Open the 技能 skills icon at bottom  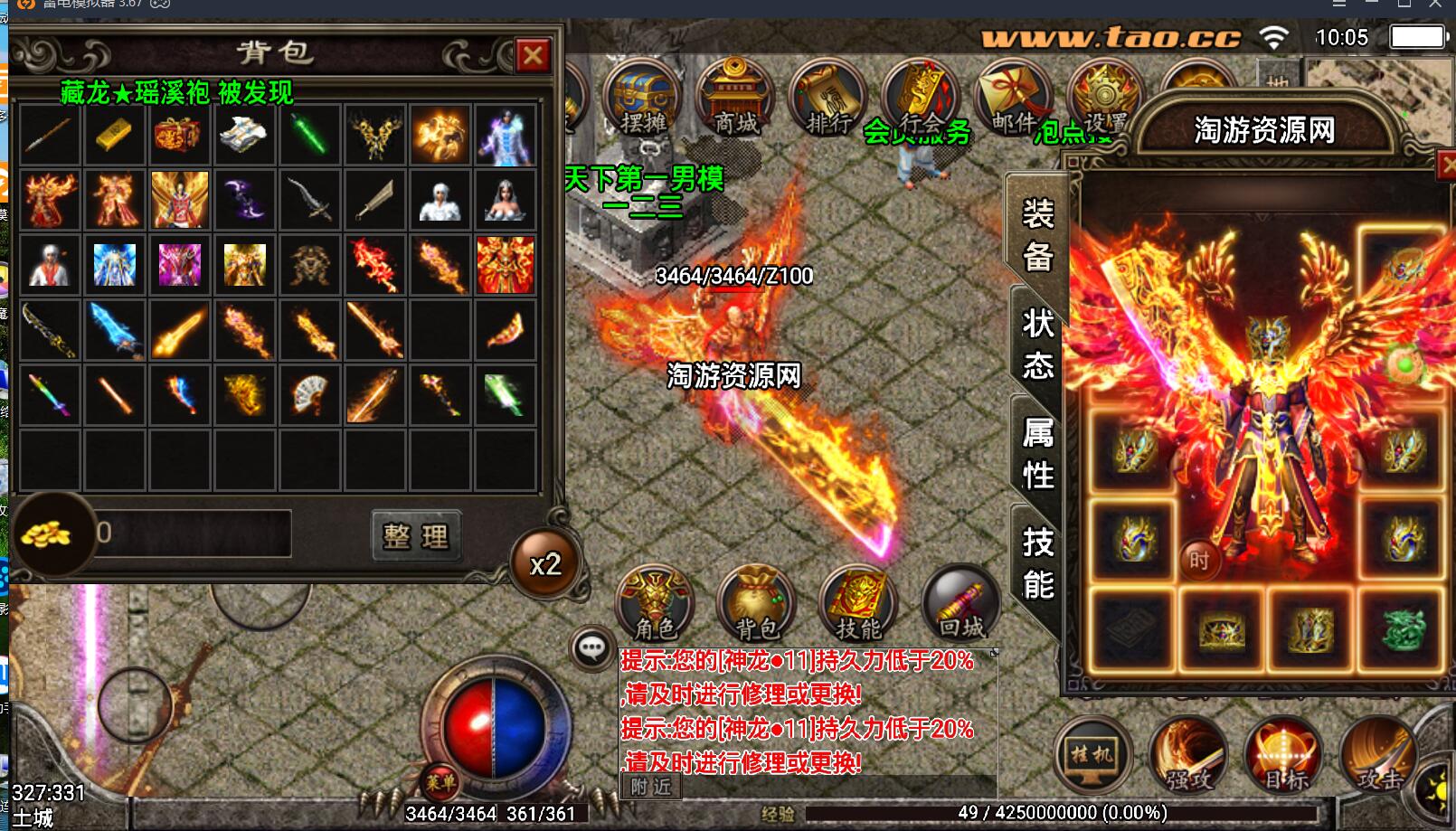[857, 601]
